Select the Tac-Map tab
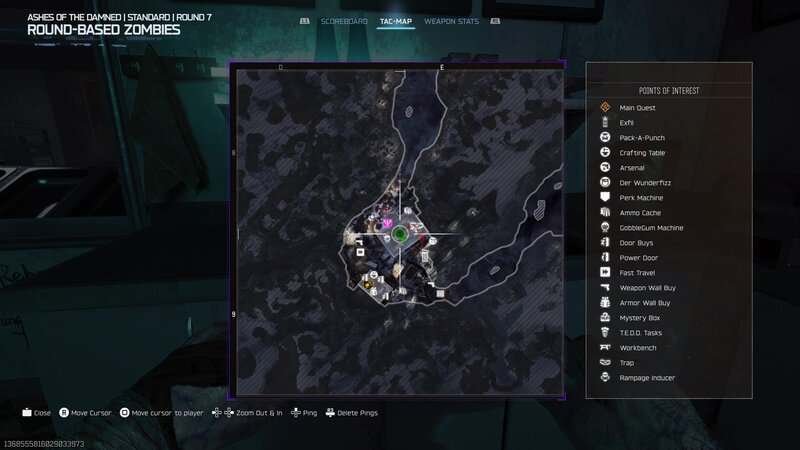The height and width of the screenshot is (450, 800). coord(396,21)
